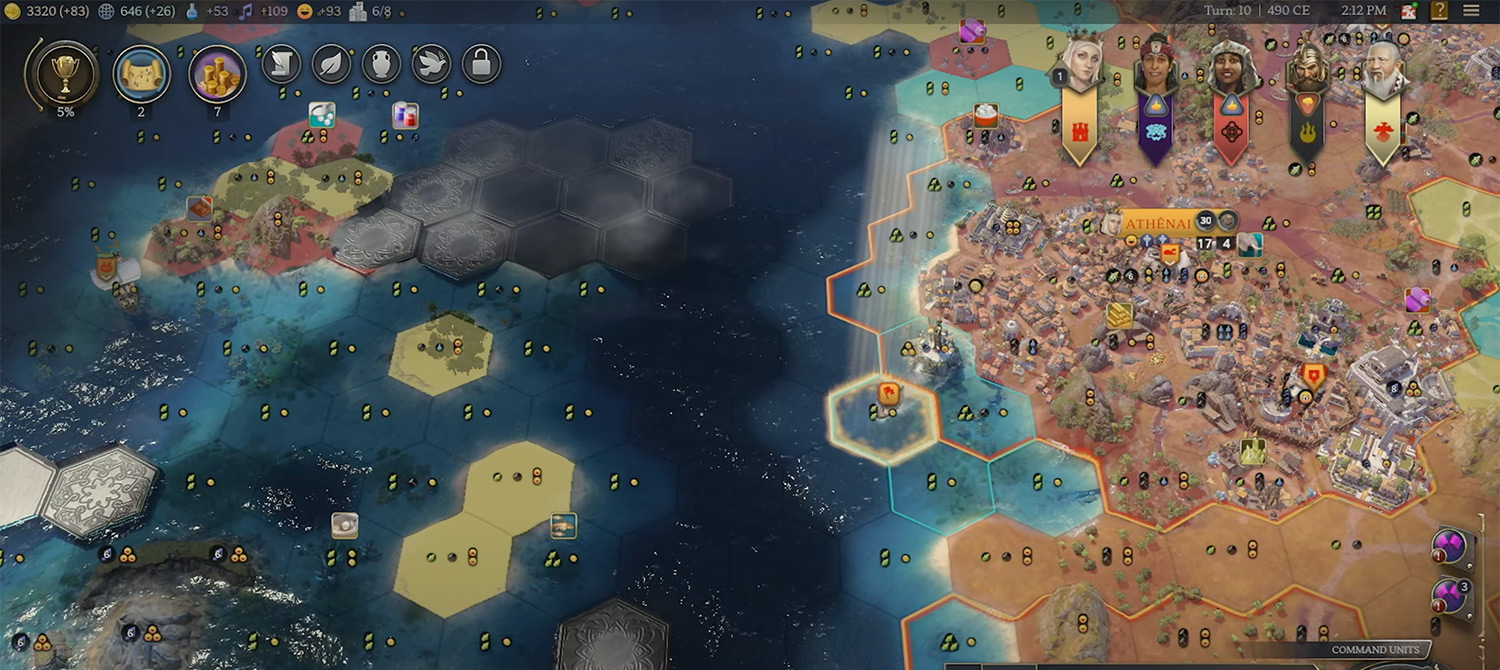This screenshot has width=1500, height=670.
Task: Open the Civilopedia question mark book
Action: click(1439, 11)
